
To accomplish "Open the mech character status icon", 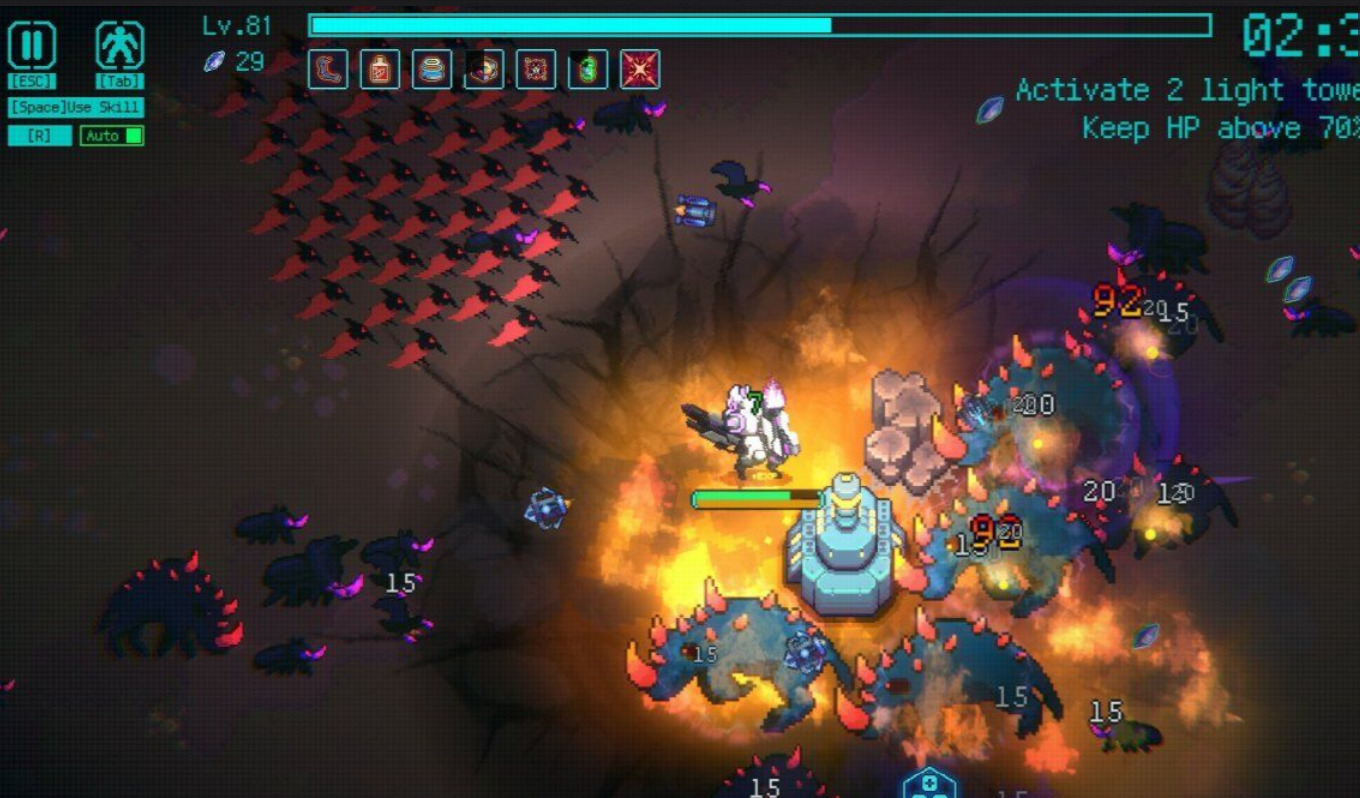I will (119, 46).
